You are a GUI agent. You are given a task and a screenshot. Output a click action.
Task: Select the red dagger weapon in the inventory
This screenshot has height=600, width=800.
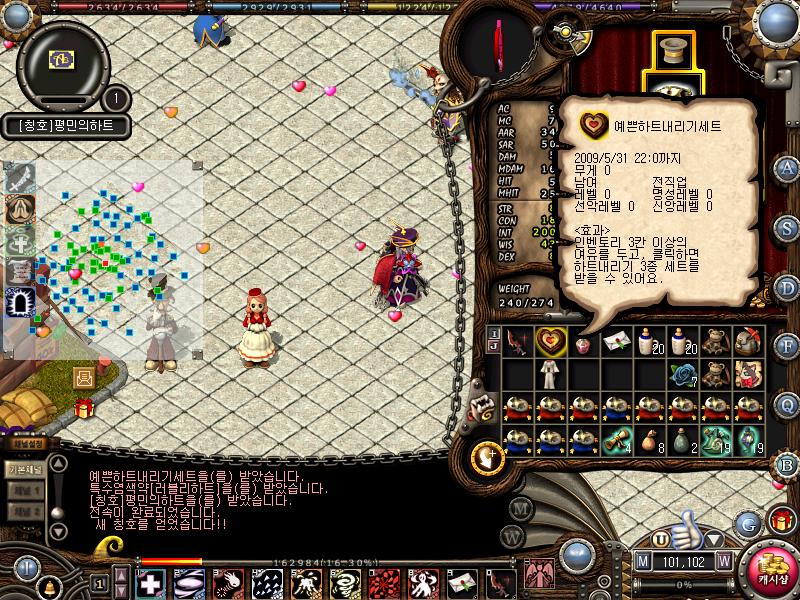pos(519,342)
